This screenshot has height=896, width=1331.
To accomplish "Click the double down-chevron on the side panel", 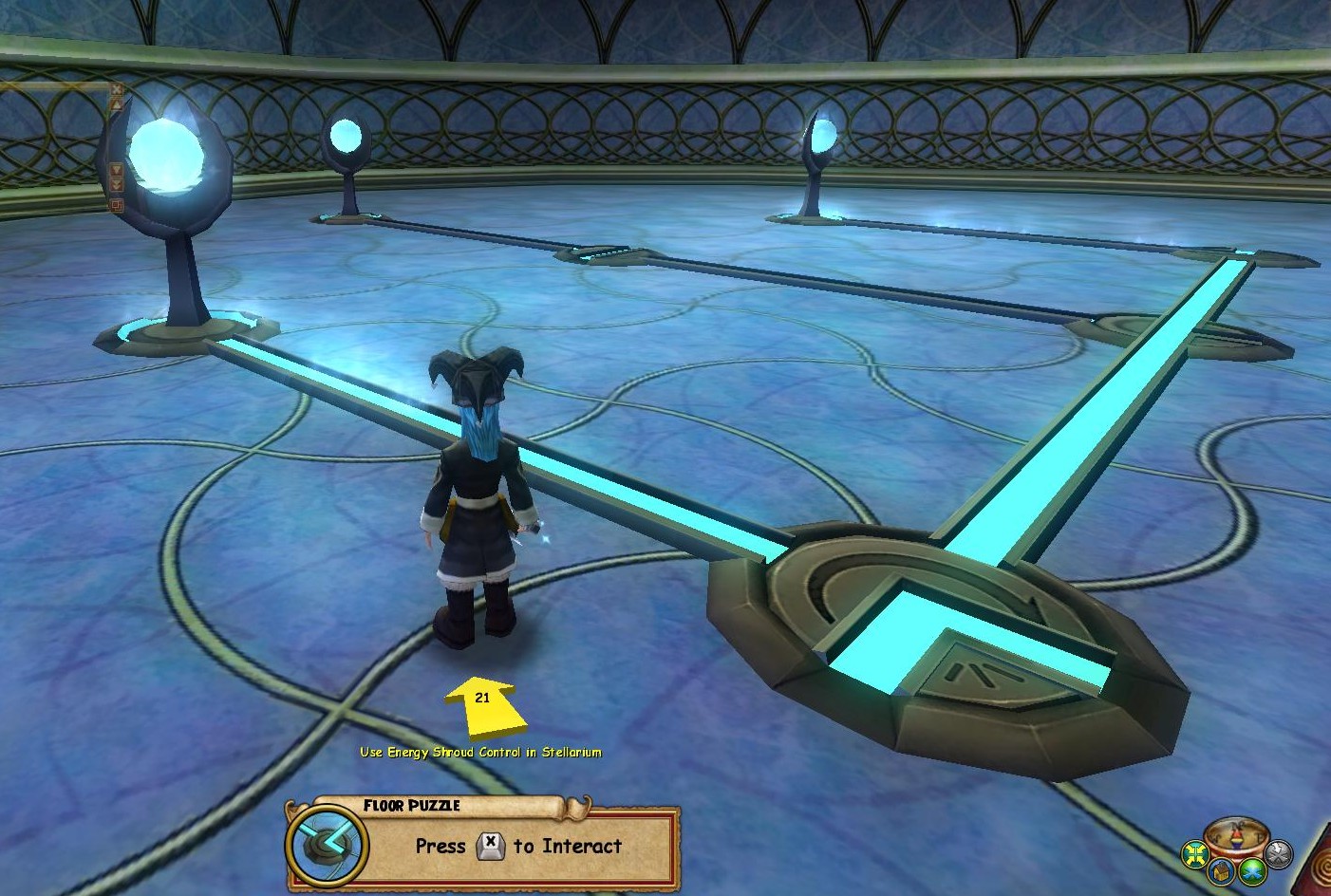I will [x=116, y=184].
